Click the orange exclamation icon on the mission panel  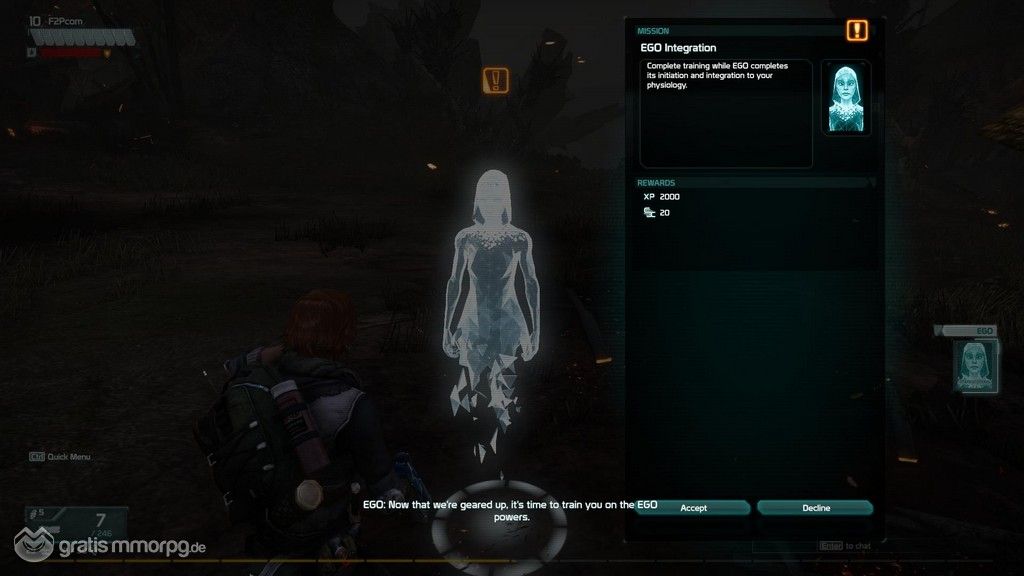coord(857,30)
